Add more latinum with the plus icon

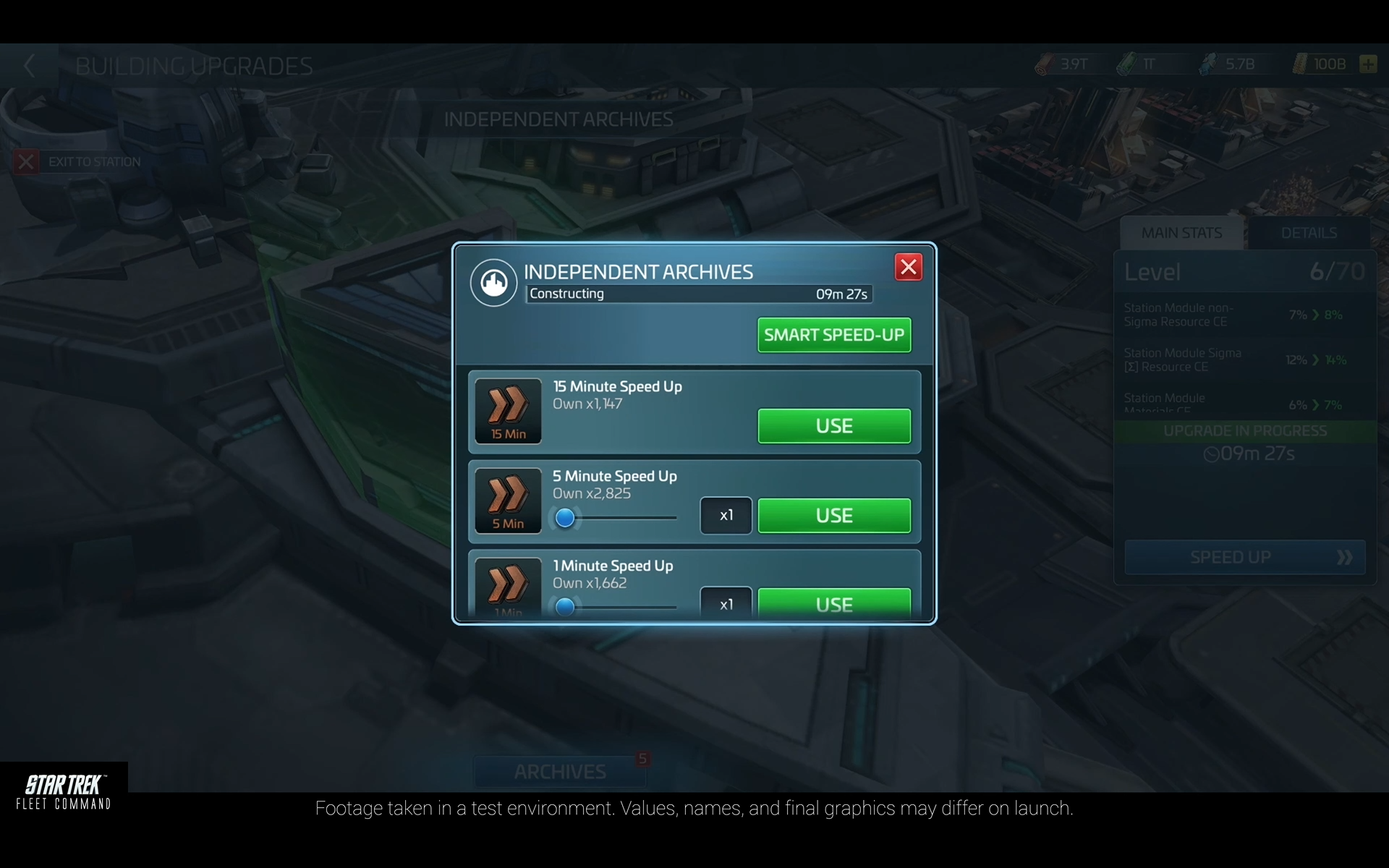click(x=1367, y=64)
